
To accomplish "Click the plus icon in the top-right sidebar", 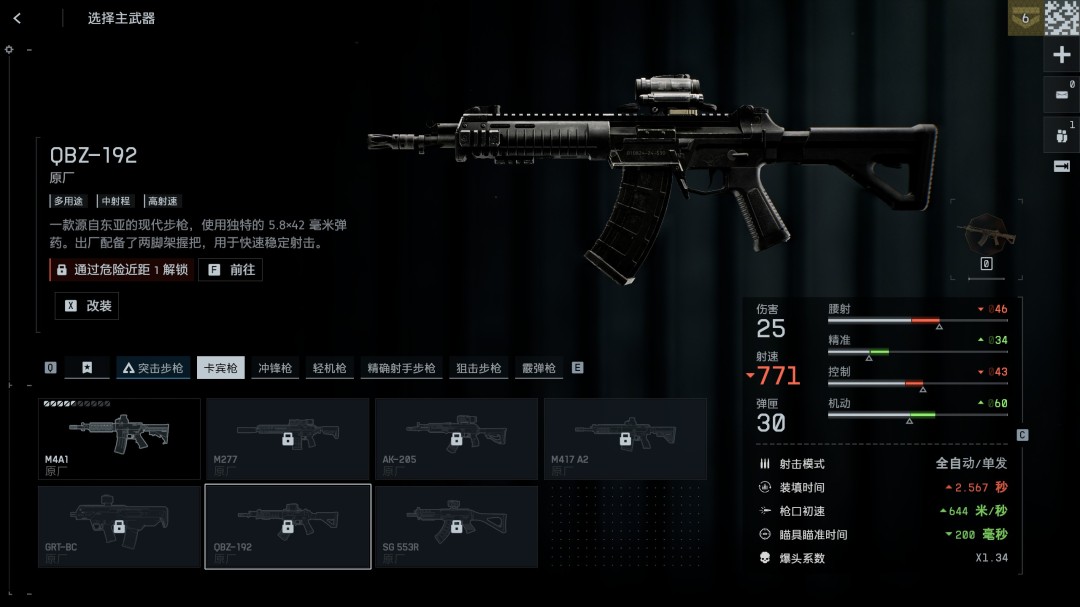I will [x=1062, y=55].
